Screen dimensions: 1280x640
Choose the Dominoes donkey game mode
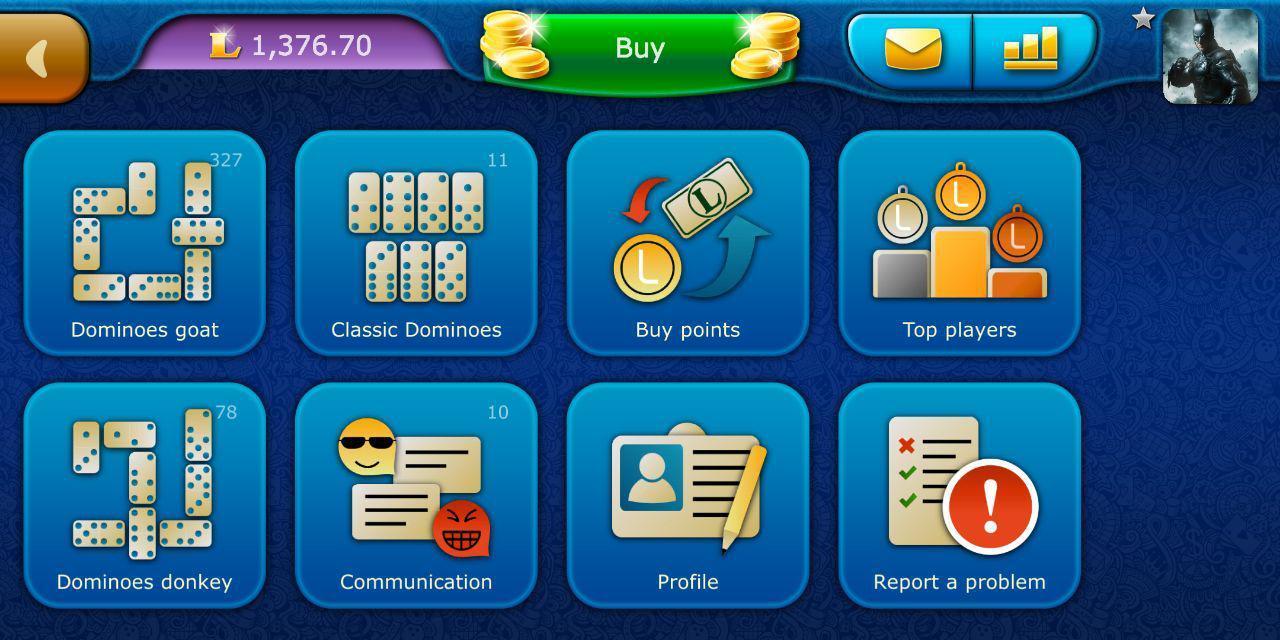[145, 495]
